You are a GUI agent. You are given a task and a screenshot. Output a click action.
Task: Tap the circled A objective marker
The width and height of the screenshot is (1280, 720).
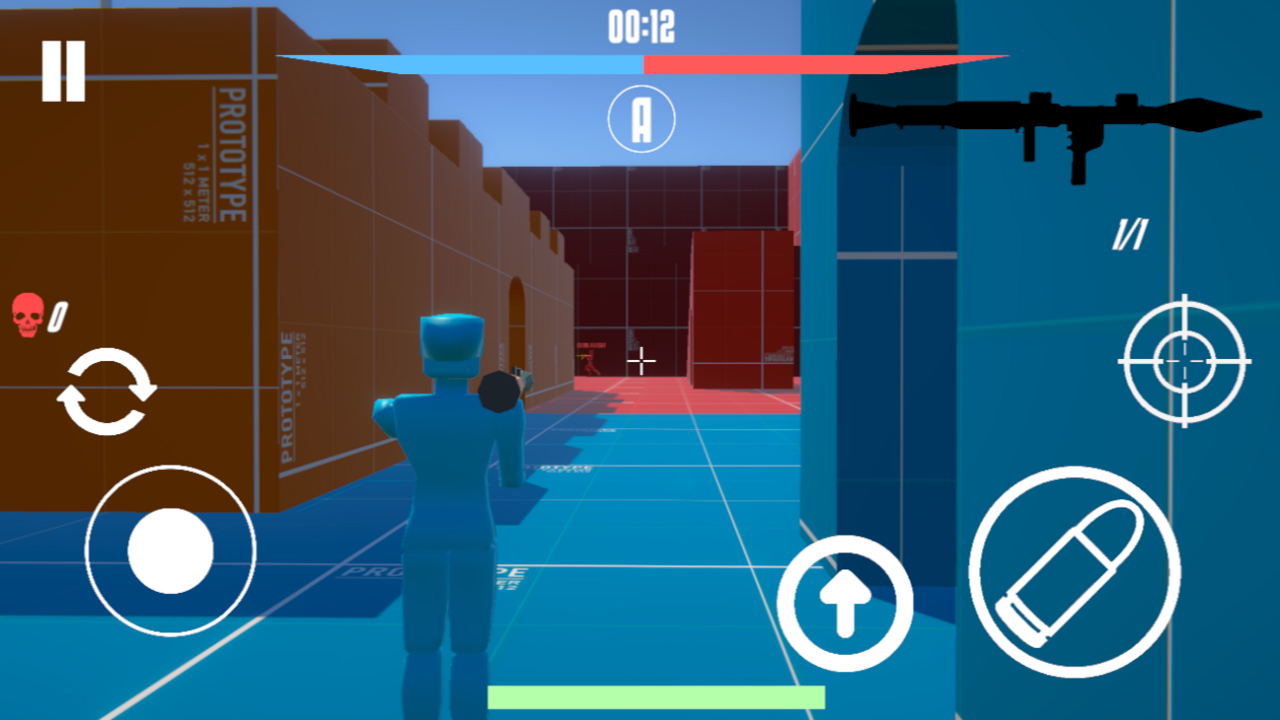(x=642, y=118)
